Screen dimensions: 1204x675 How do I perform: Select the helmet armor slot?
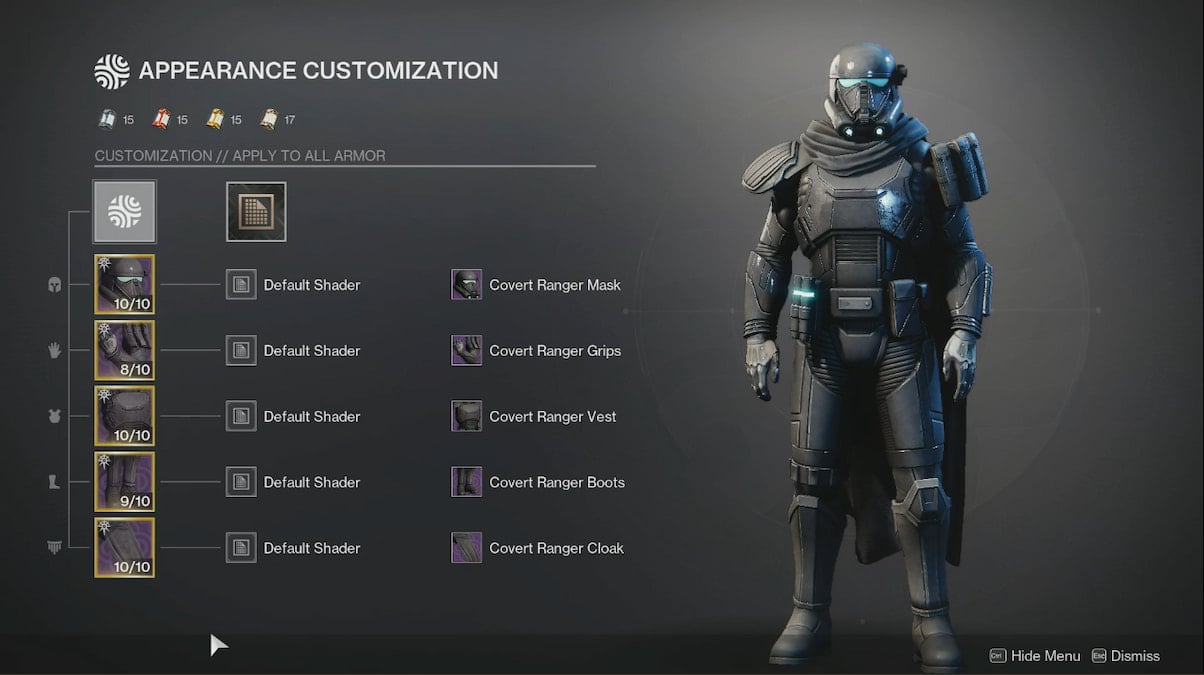(125, 284)
